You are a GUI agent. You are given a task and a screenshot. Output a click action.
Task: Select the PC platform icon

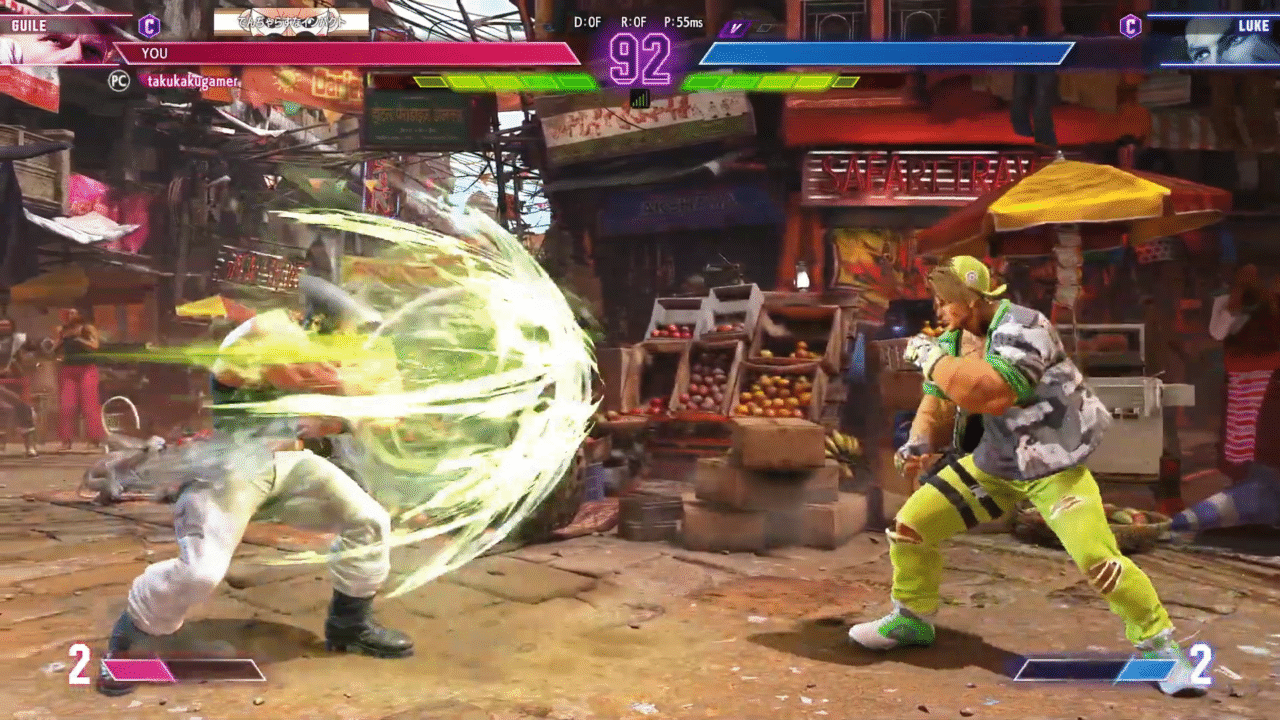tap(119, 81)
